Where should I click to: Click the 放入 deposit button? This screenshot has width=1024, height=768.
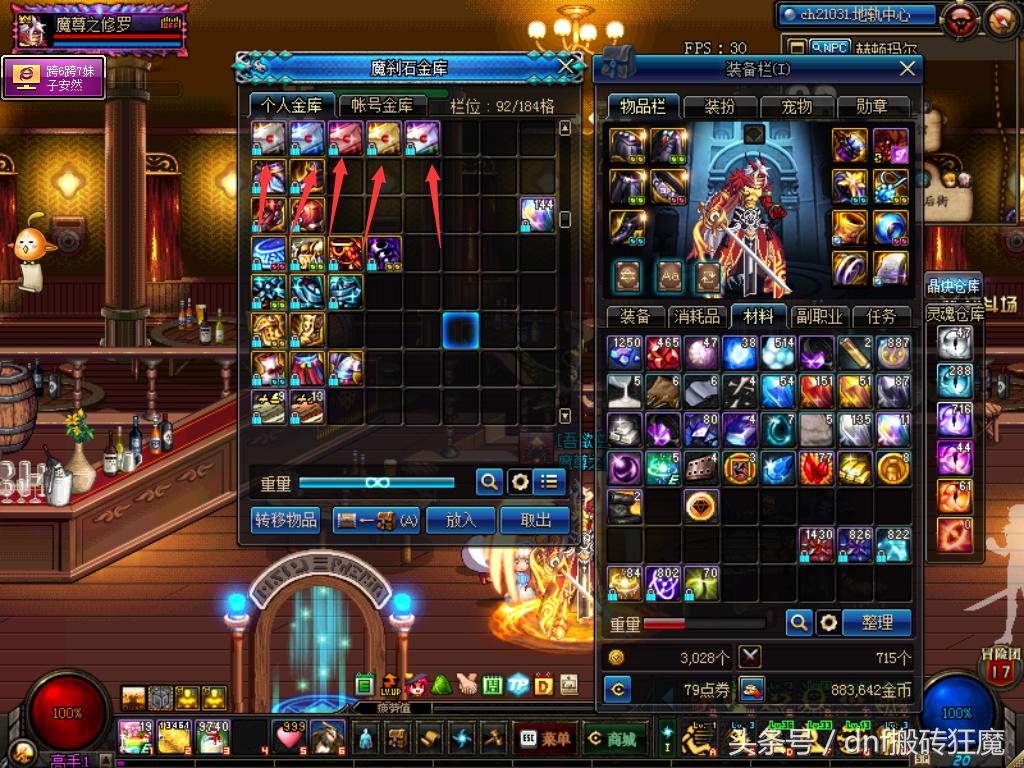coord(461,520)
